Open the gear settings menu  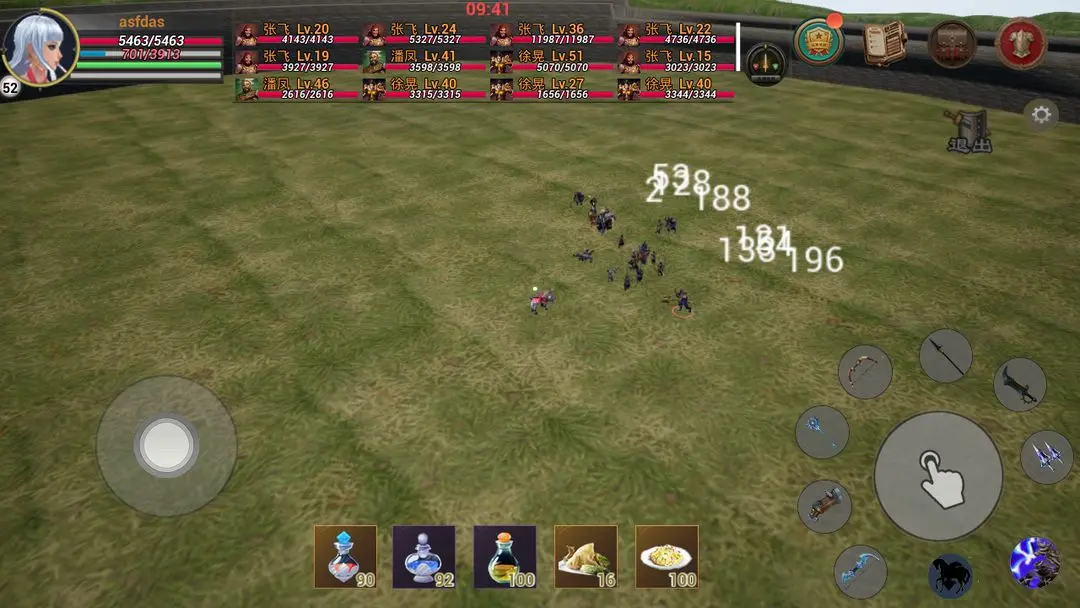[x=1041, y=115]
